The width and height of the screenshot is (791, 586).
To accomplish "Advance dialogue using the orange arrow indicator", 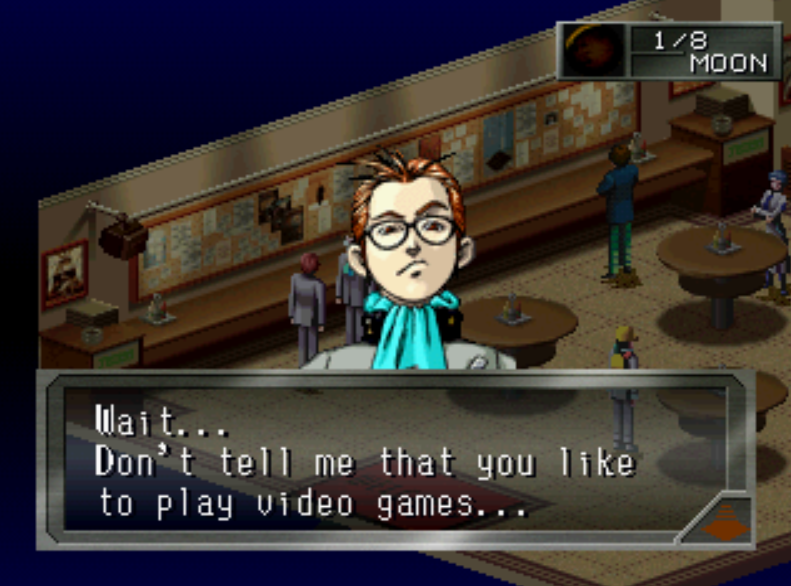I will tap(717, 518).
